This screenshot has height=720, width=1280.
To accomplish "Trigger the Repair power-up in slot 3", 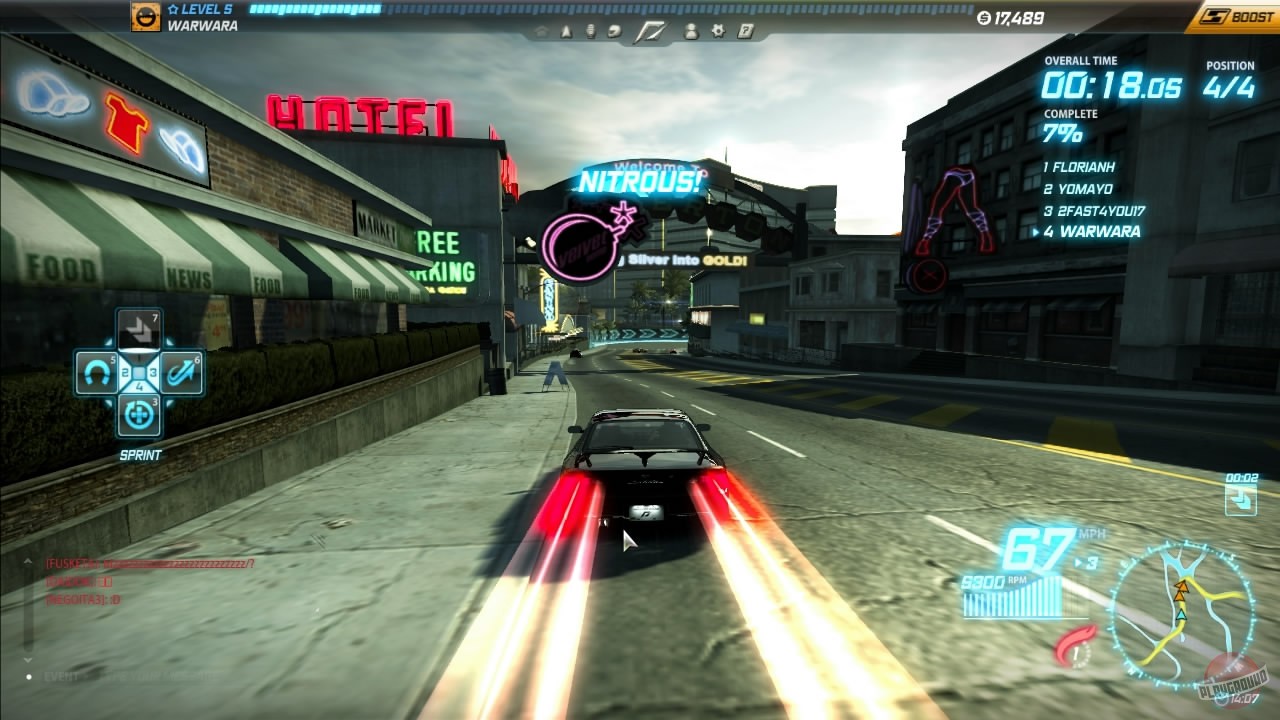I will pyautogui.click(x=138, y=413).
